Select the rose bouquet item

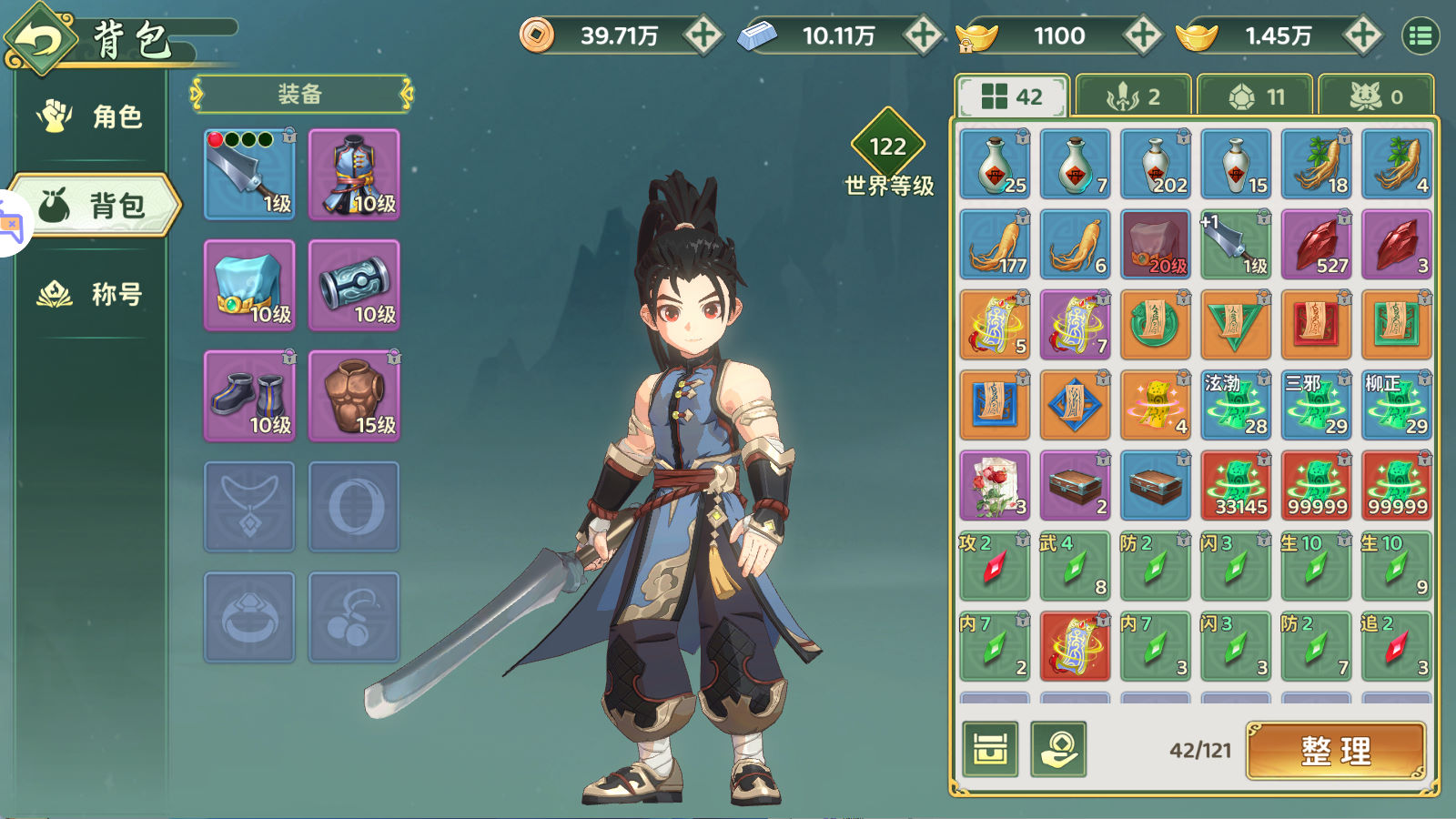click(995, 485)
